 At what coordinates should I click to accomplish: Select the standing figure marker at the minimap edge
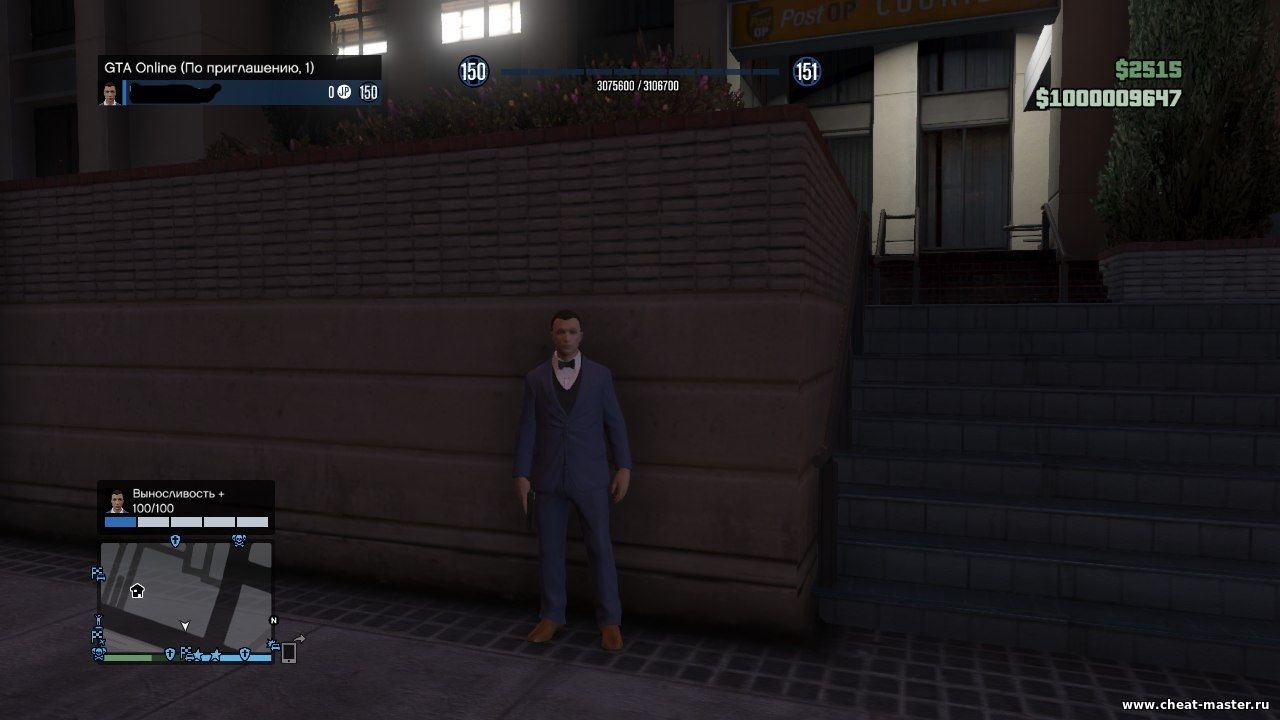98,619
